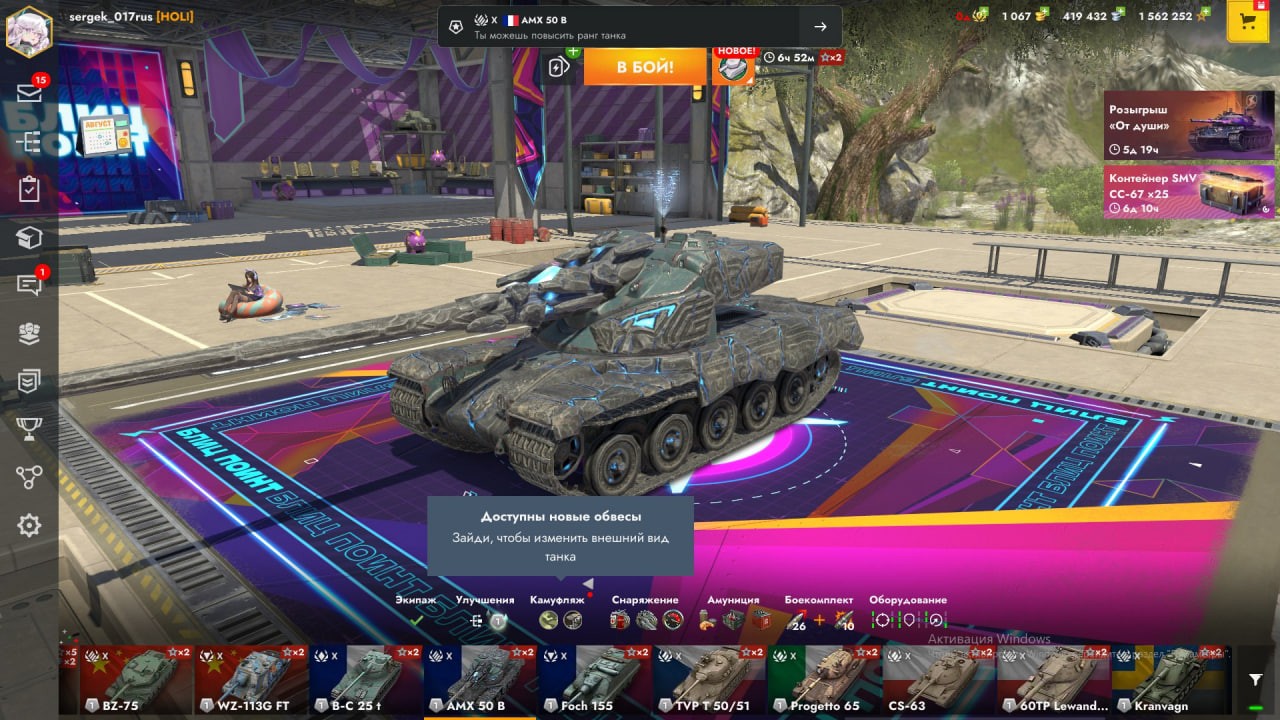The image size is (1280, 720).
Task: Open the settings gear
Action: click(29, 525)
